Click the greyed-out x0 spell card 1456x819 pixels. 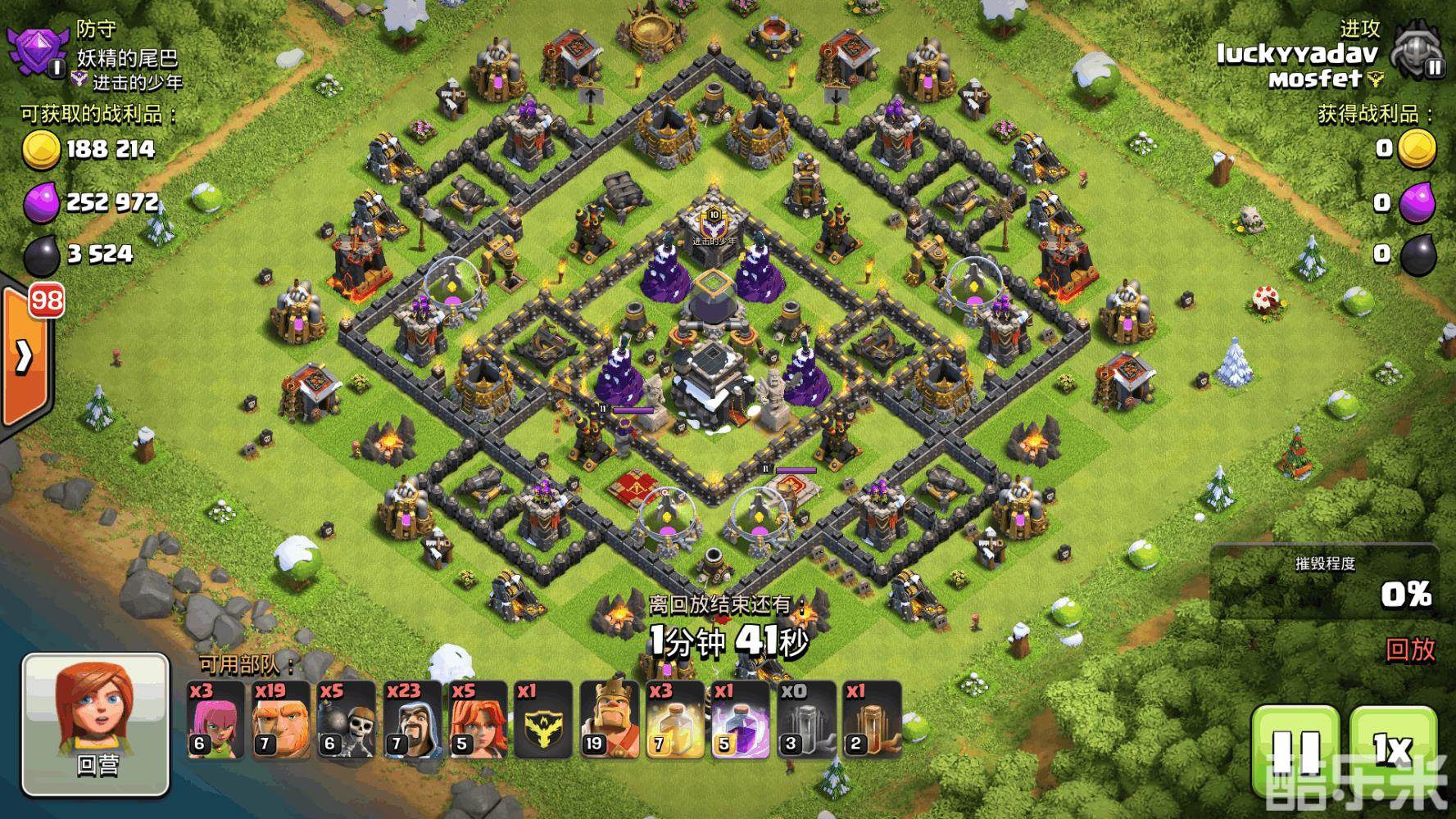[x=805, y=720]
